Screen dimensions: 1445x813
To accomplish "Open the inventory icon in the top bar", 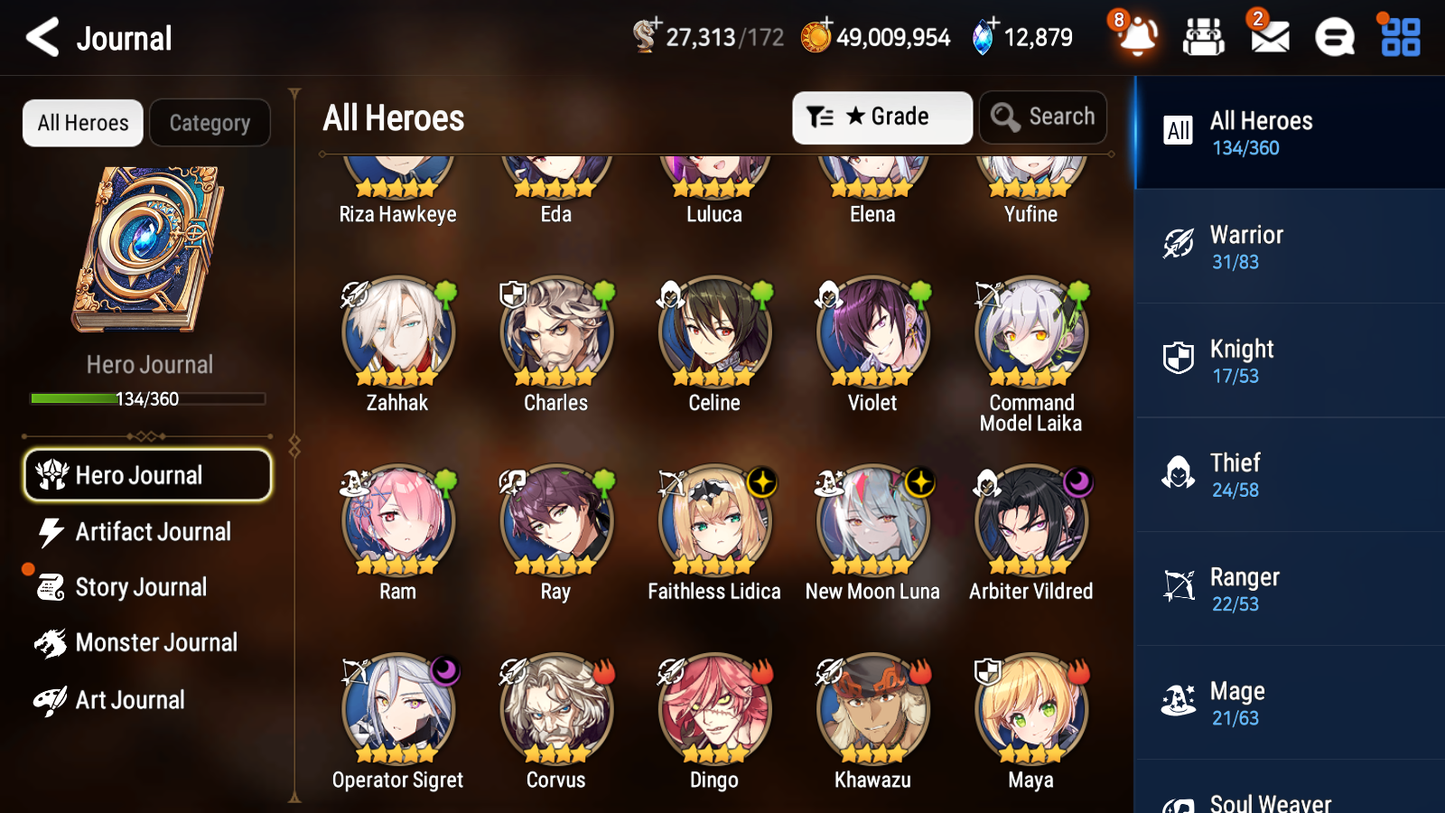I will click(x=1203, y=36).
